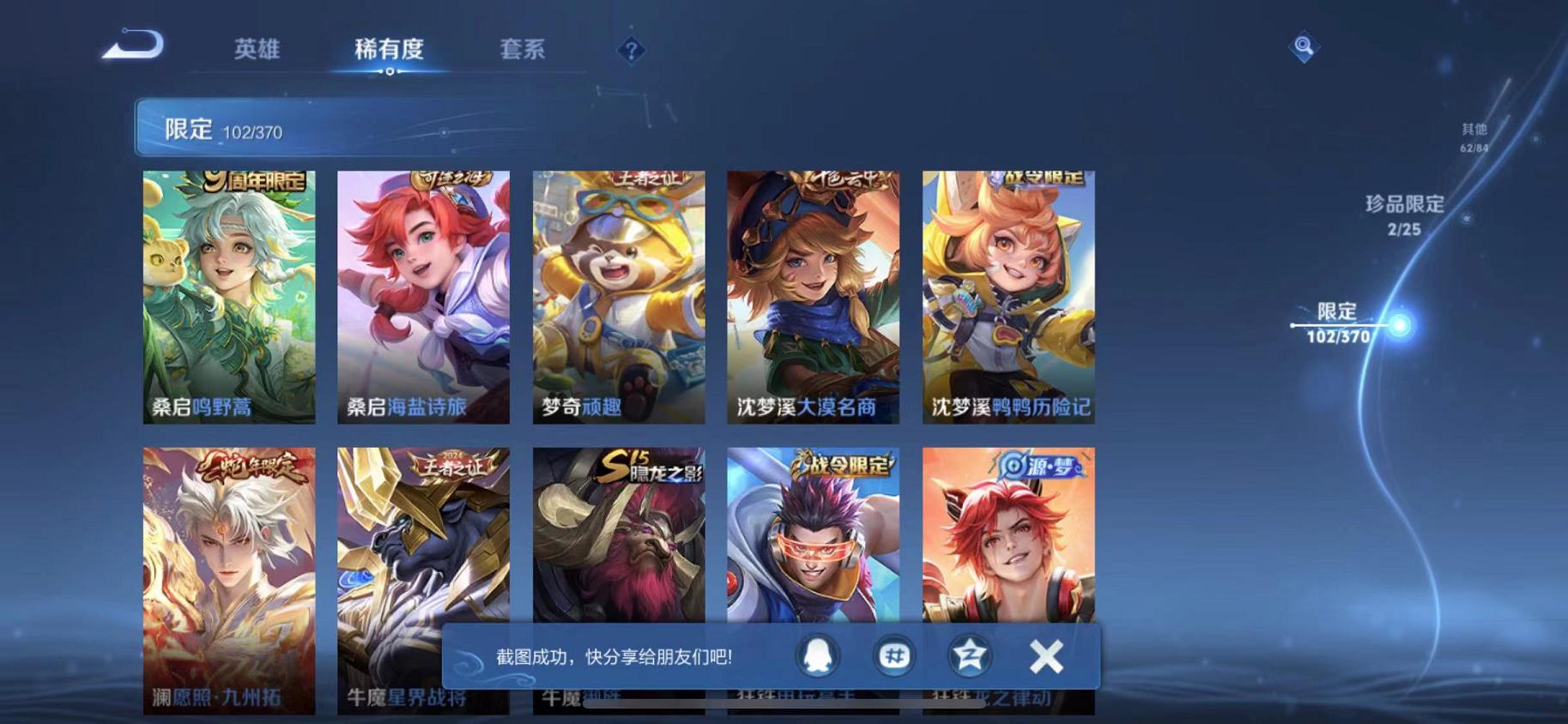This screenshot has height=724, width=1568.
Task: Share the screenshot via the hashtag channel icon
Action: tap(893, 655)
